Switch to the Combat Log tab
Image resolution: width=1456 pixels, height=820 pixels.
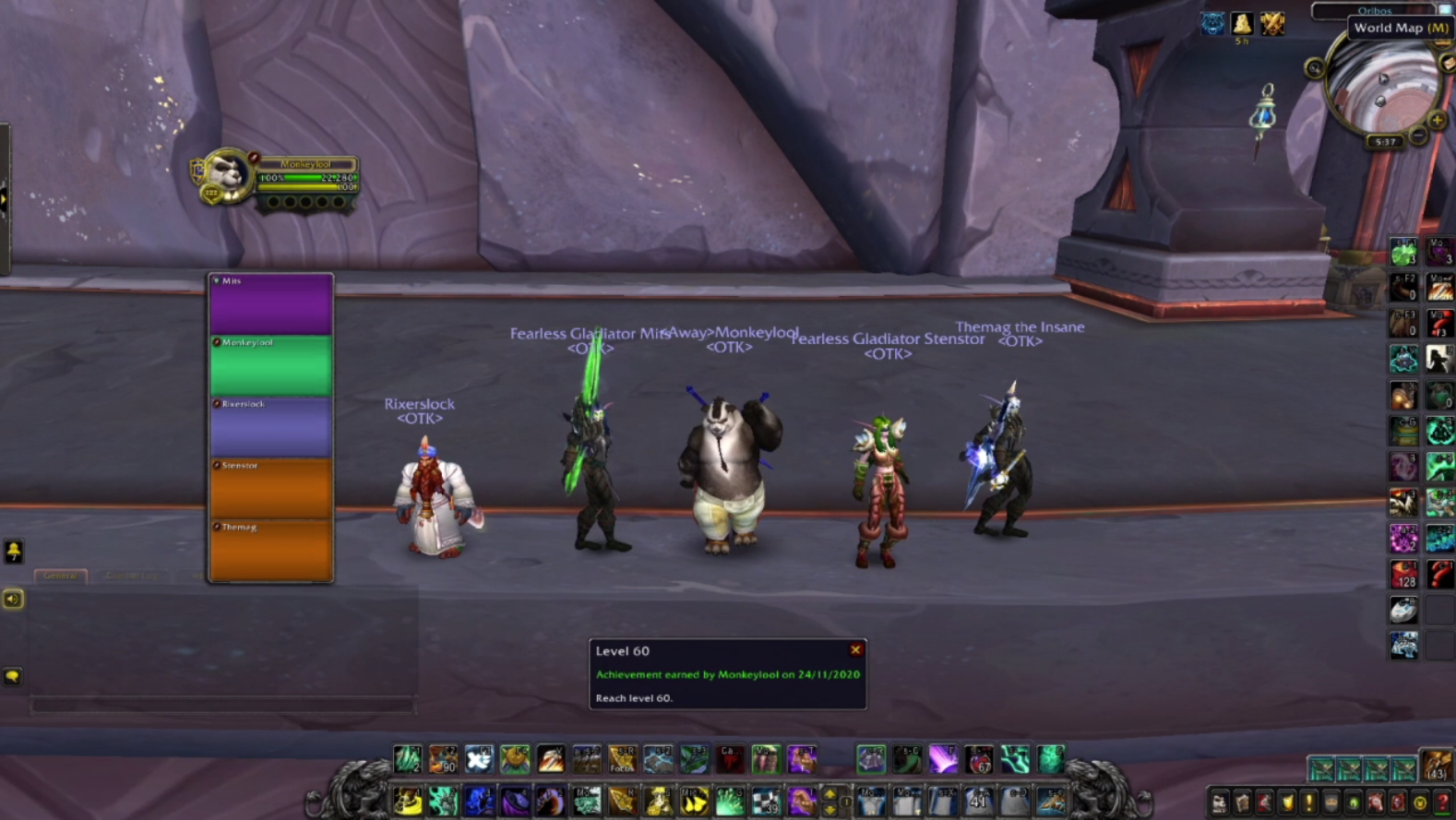click(131, 576)
